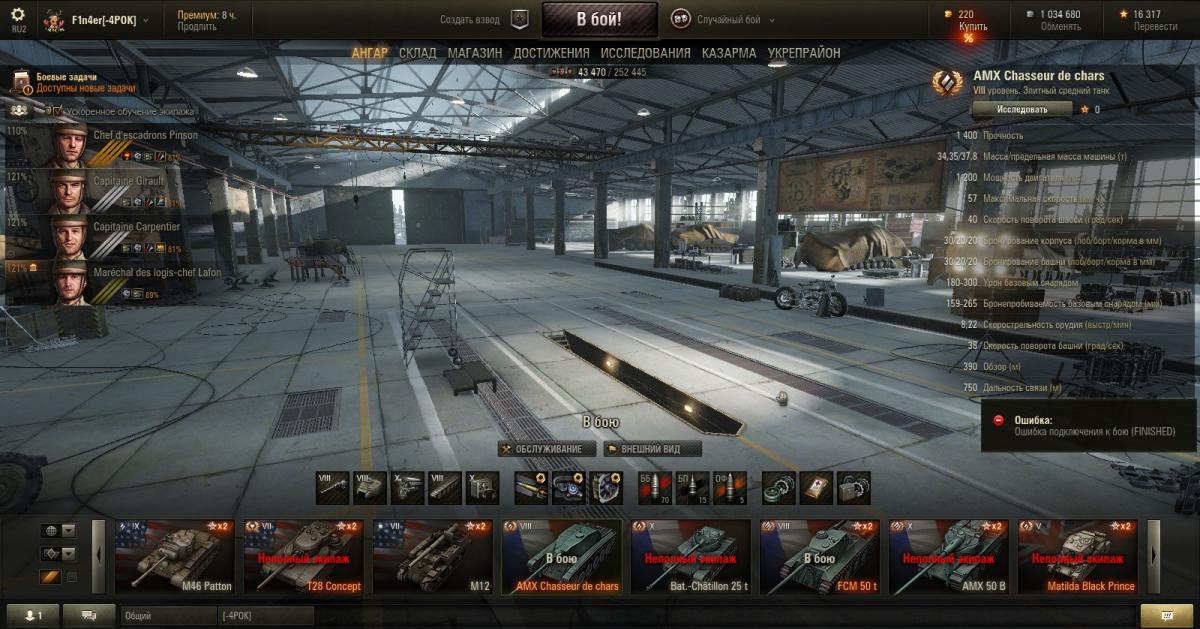Open the ВНЕШНИЙ ВИД customization button
The width and height of the screenshot is (1200, 629).
point(654,449)
